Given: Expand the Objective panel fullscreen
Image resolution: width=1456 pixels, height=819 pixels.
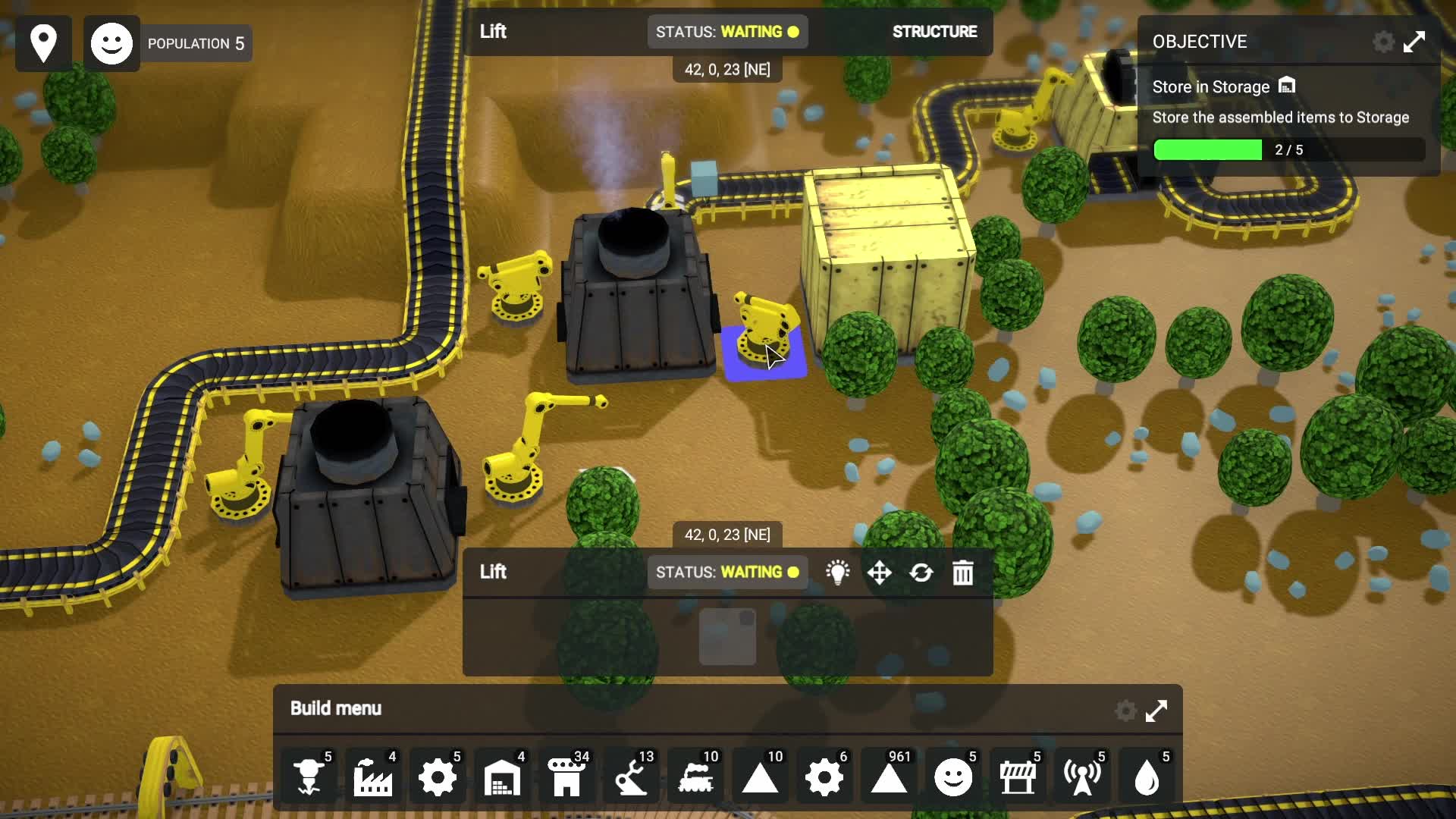Looking at the screenshot, I should click(x=1414, y=42).
